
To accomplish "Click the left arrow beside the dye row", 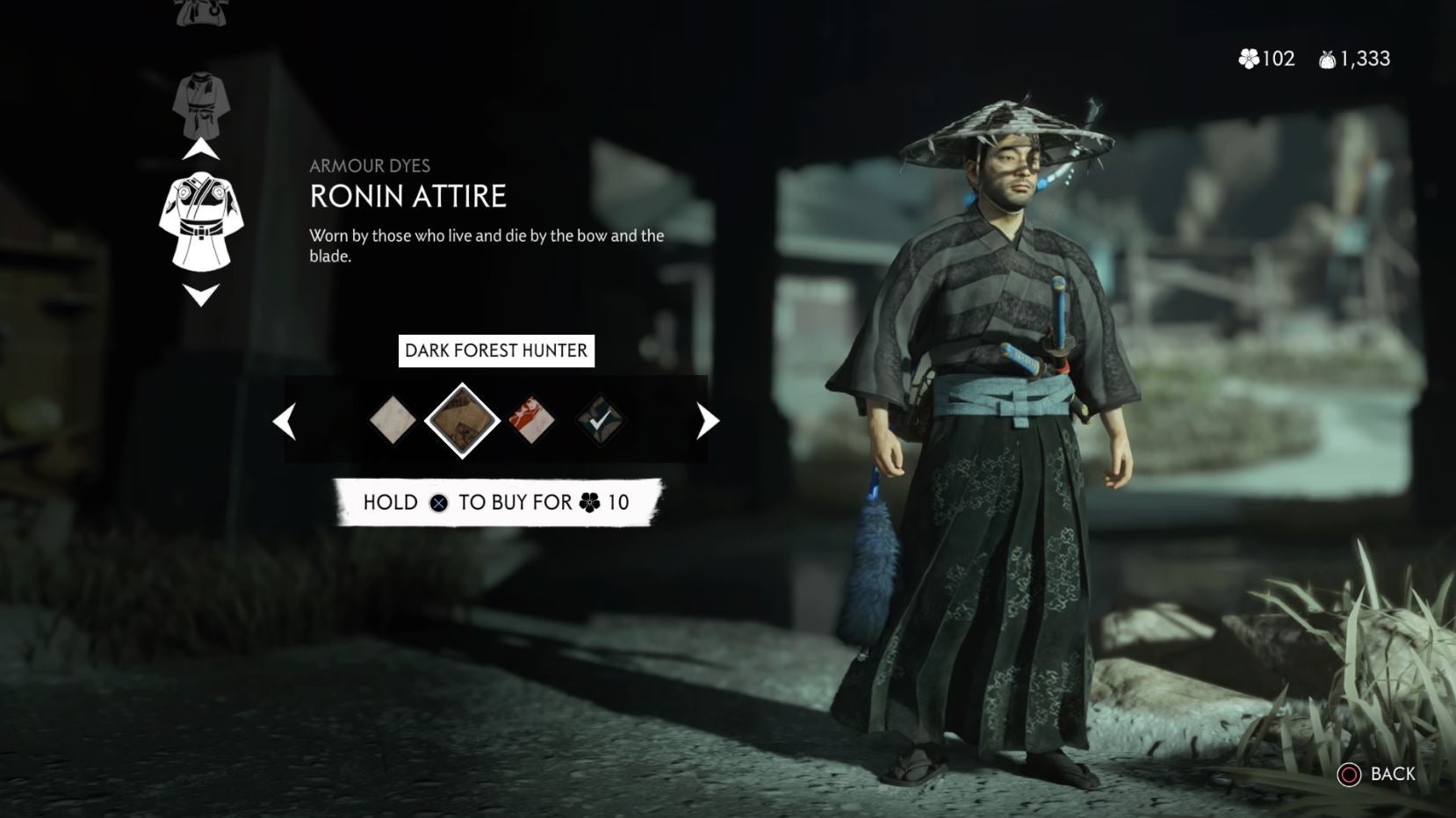I will [283, 421].
